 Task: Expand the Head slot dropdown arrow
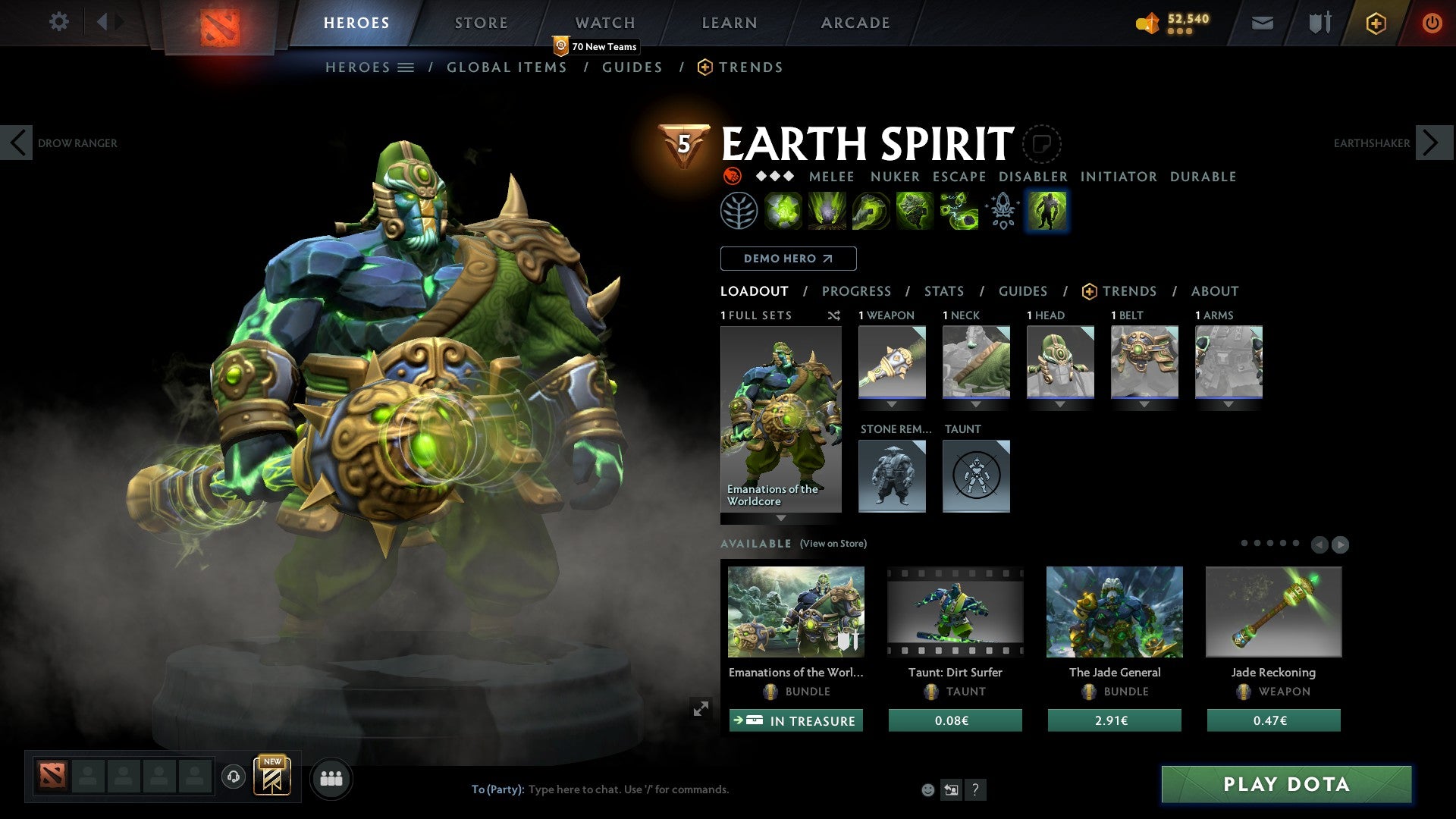click(x=1060, y=404)
